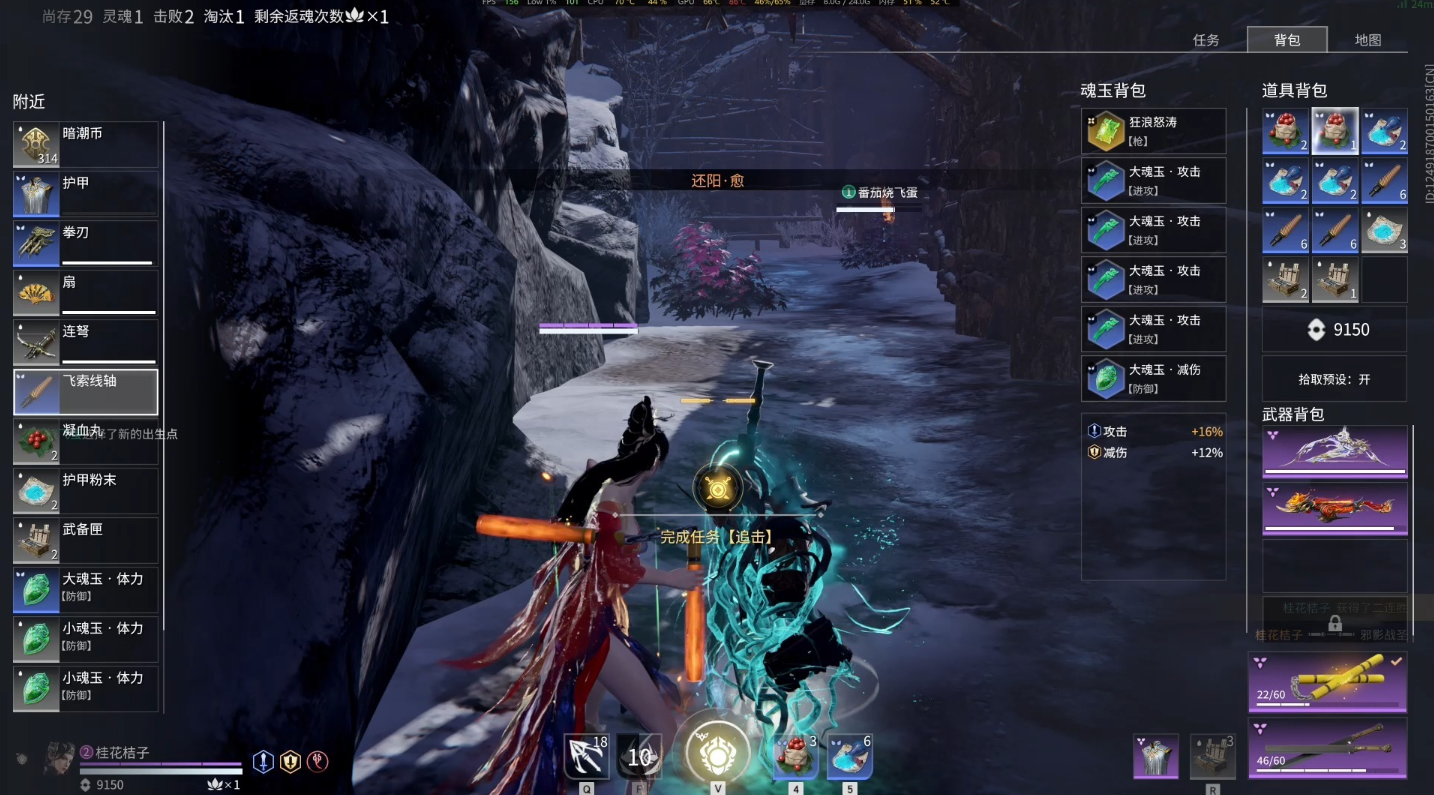Select the 背包 tab

click(x=1287, y=40)
